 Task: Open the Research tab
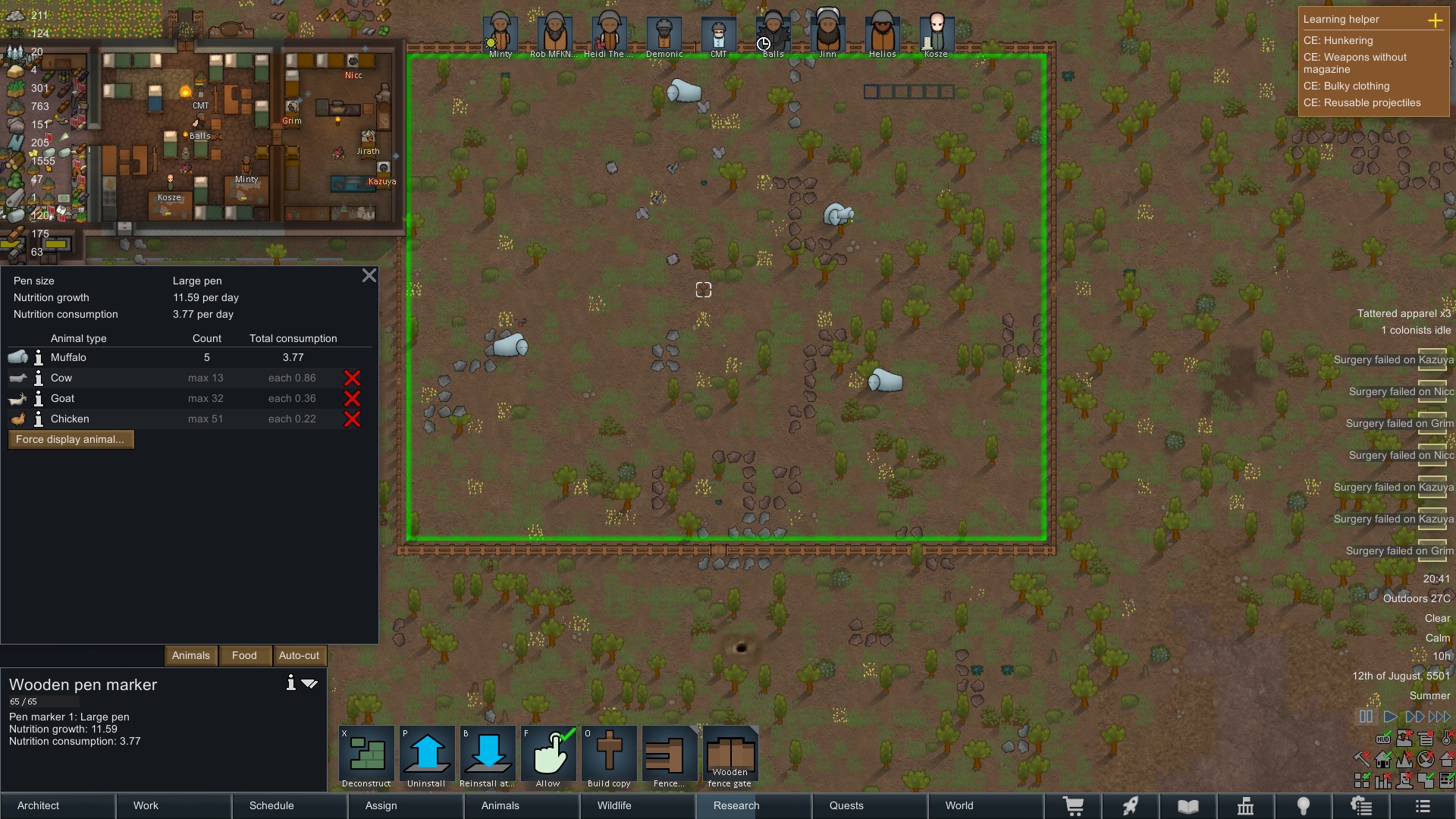[x=736, y=805]
